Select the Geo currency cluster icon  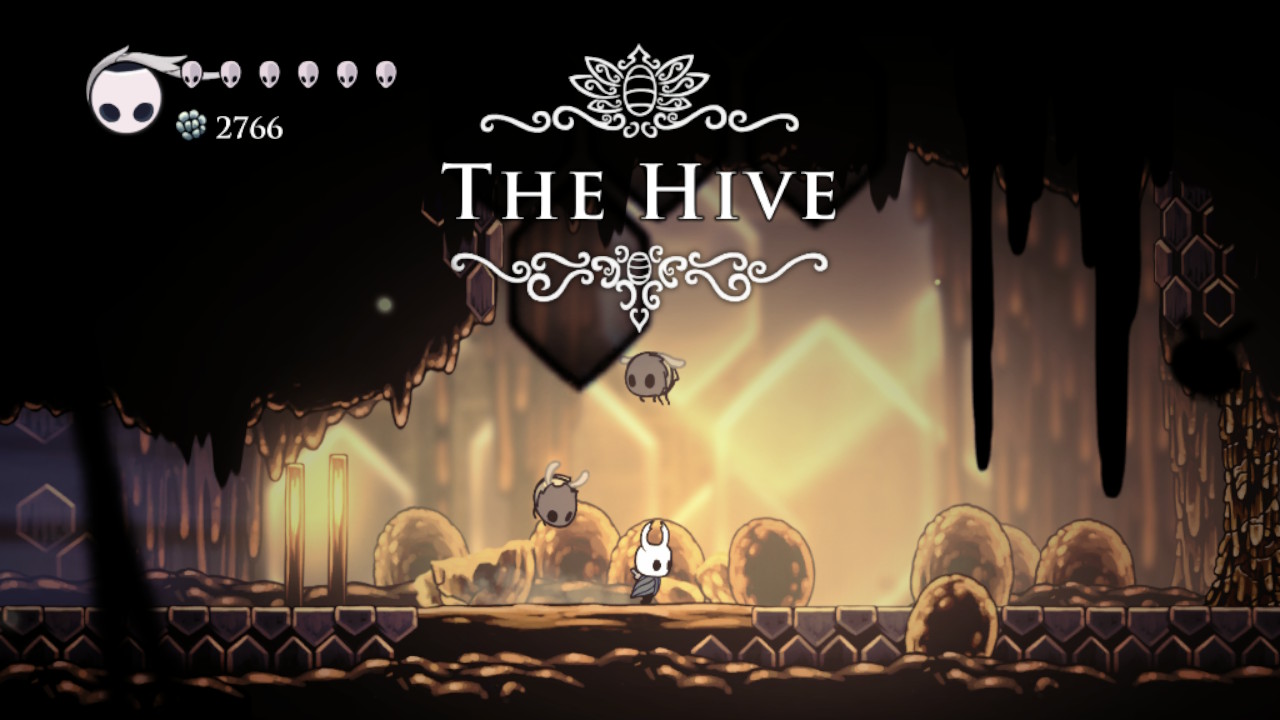click(x=190, y=126)
